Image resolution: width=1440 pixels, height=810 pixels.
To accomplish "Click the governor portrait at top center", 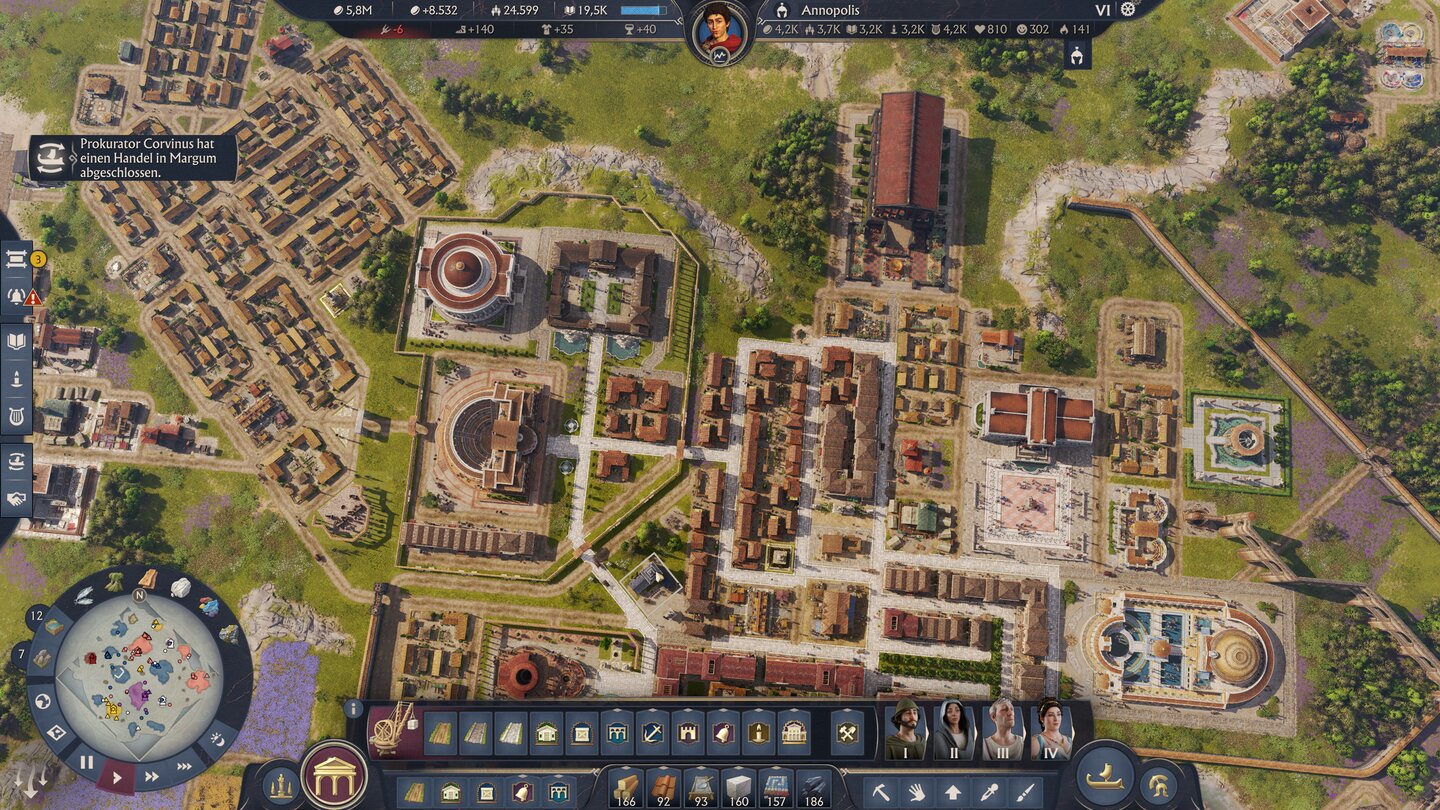I will click(x=720, y=30).
